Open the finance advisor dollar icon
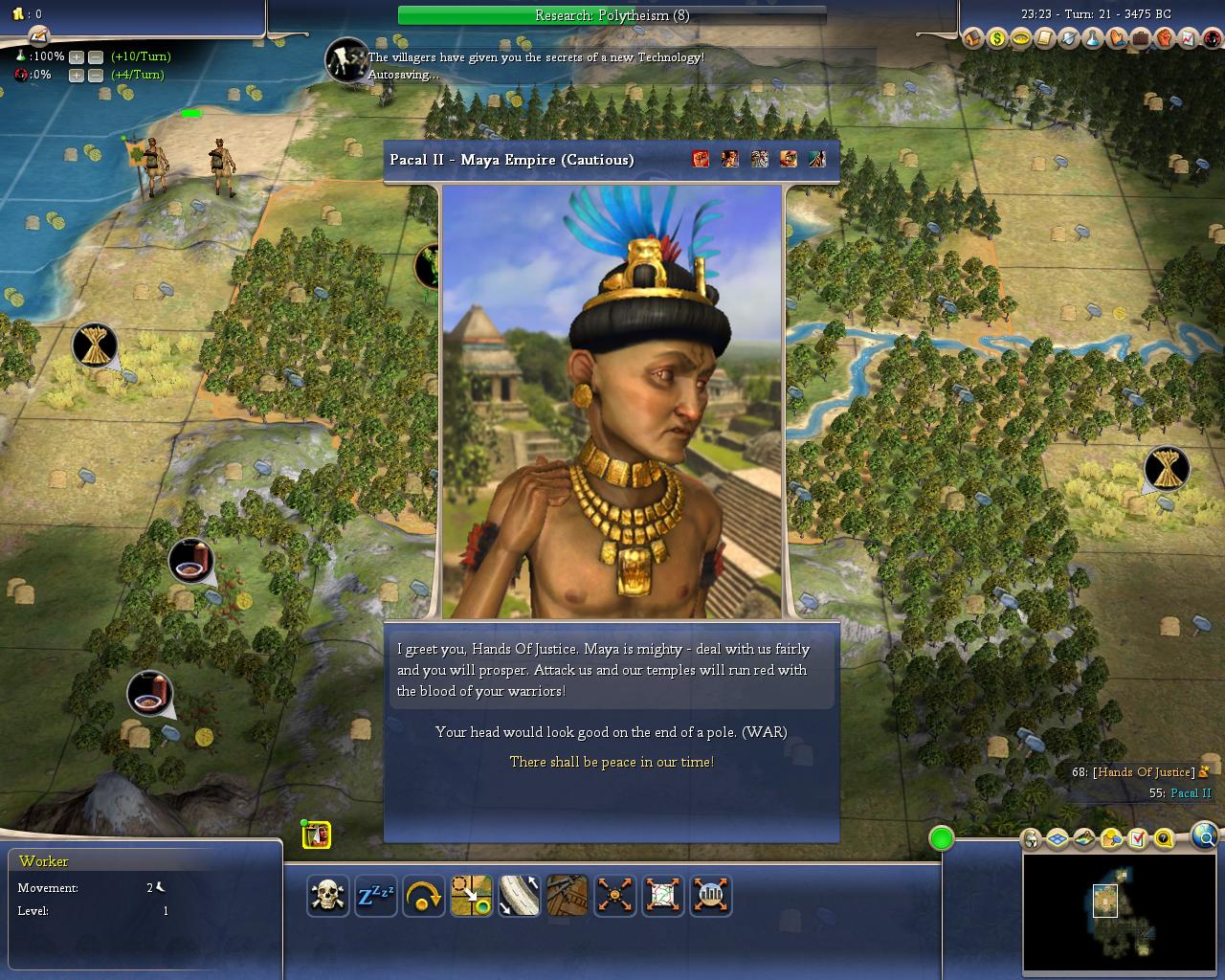 pyautogui.click(x=997, y=38)
